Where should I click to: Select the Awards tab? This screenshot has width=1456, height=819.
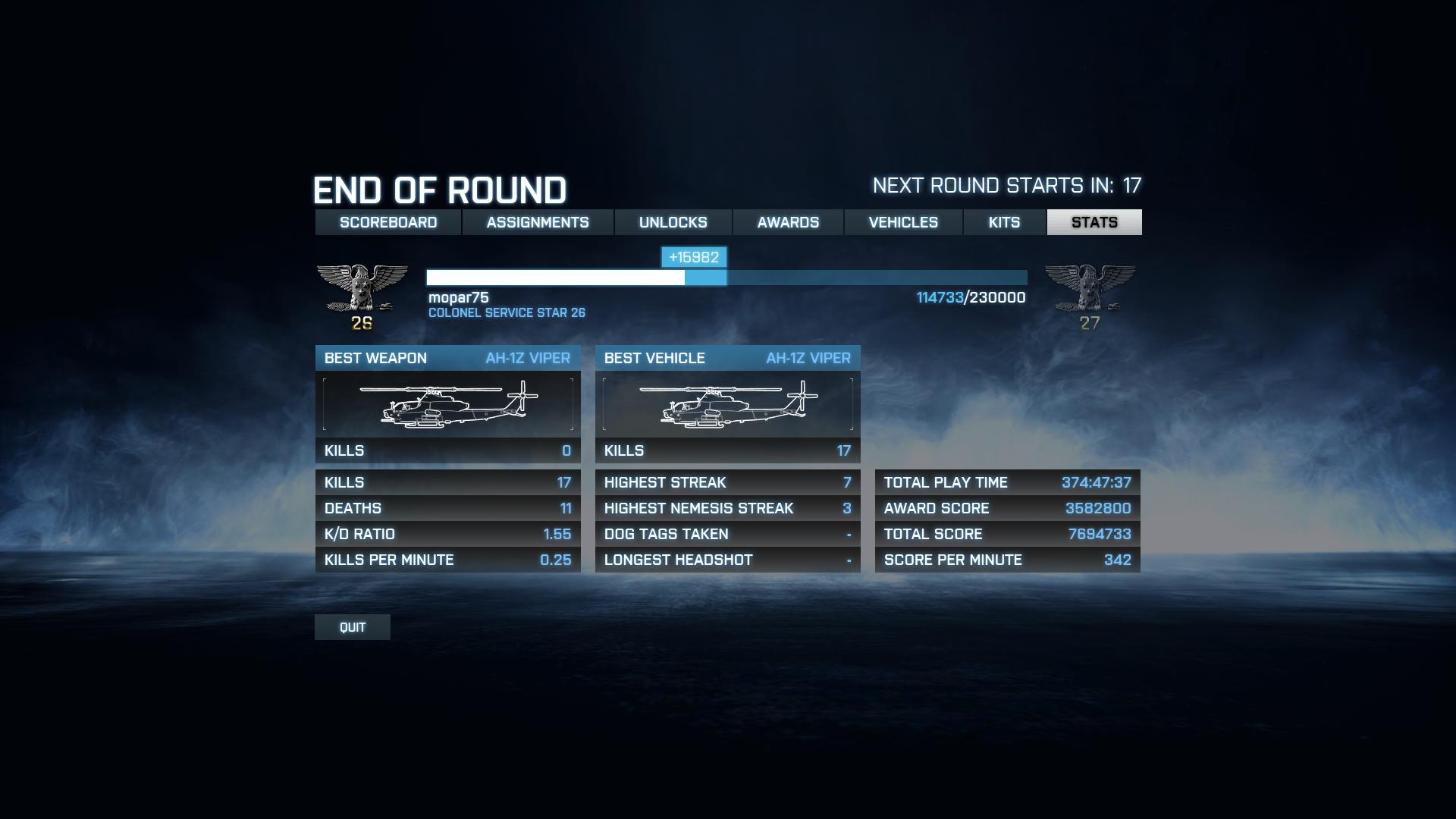tap(788, 222)
